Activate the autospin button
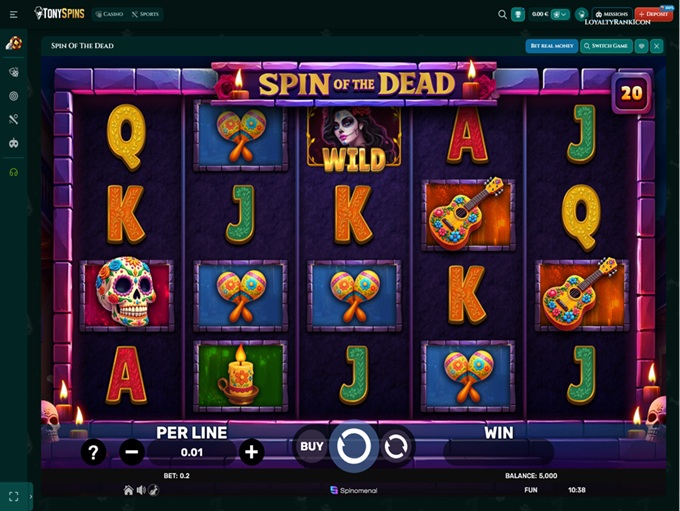Image resolution: width=680 pixels, height=511 pixels. (396, 446)
